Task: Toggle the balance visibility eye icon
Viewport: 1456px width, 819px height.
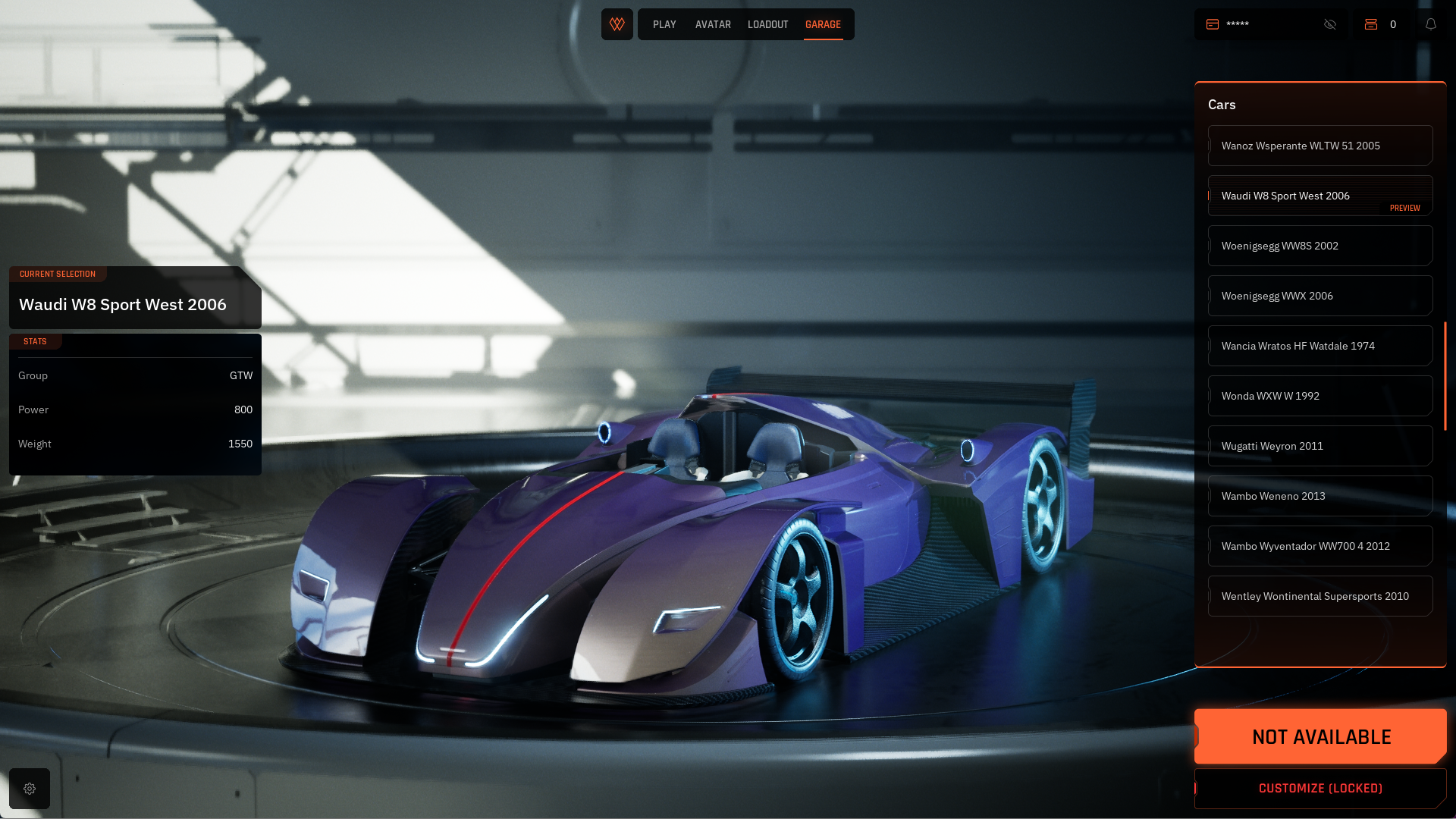Action: point(1330,24)
